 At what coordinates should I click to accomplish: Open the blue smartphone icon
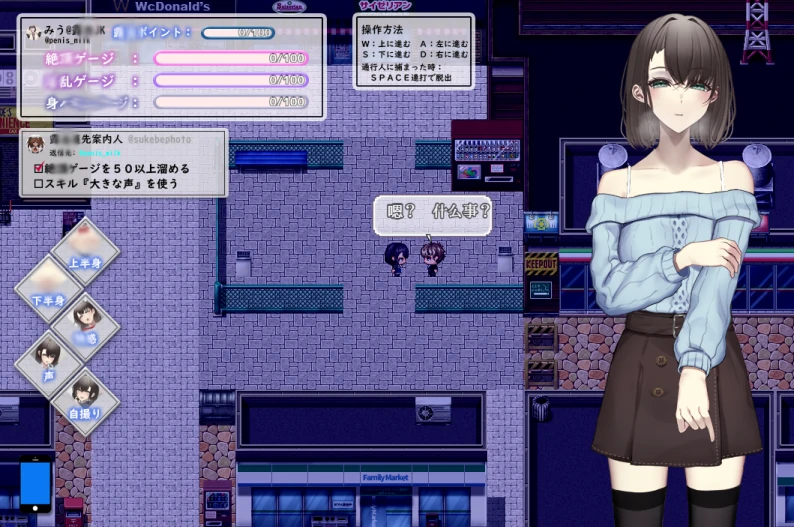tap(35, 487)
